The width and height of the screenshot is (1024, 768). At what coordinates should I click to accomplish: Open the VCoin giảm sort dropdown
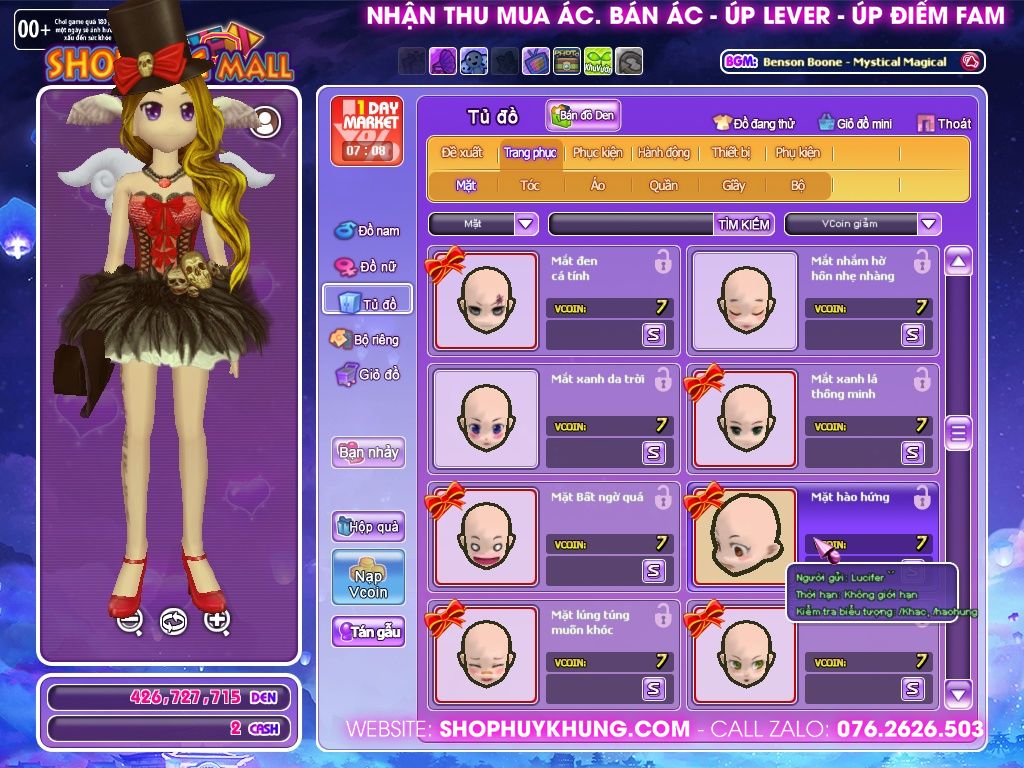tap(929, 224)
